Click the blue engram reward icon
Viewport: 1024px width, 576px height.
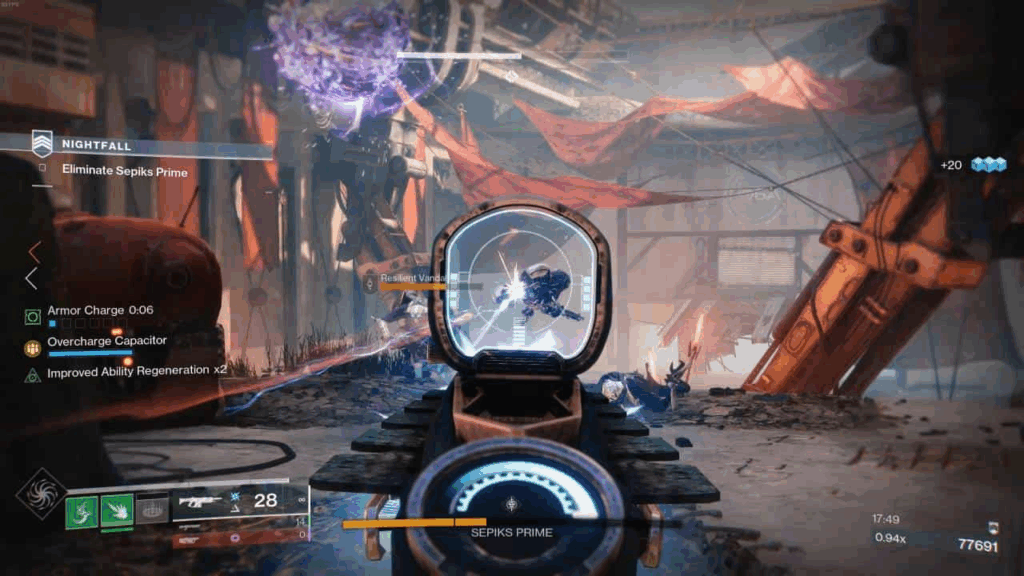pos(988,165)
